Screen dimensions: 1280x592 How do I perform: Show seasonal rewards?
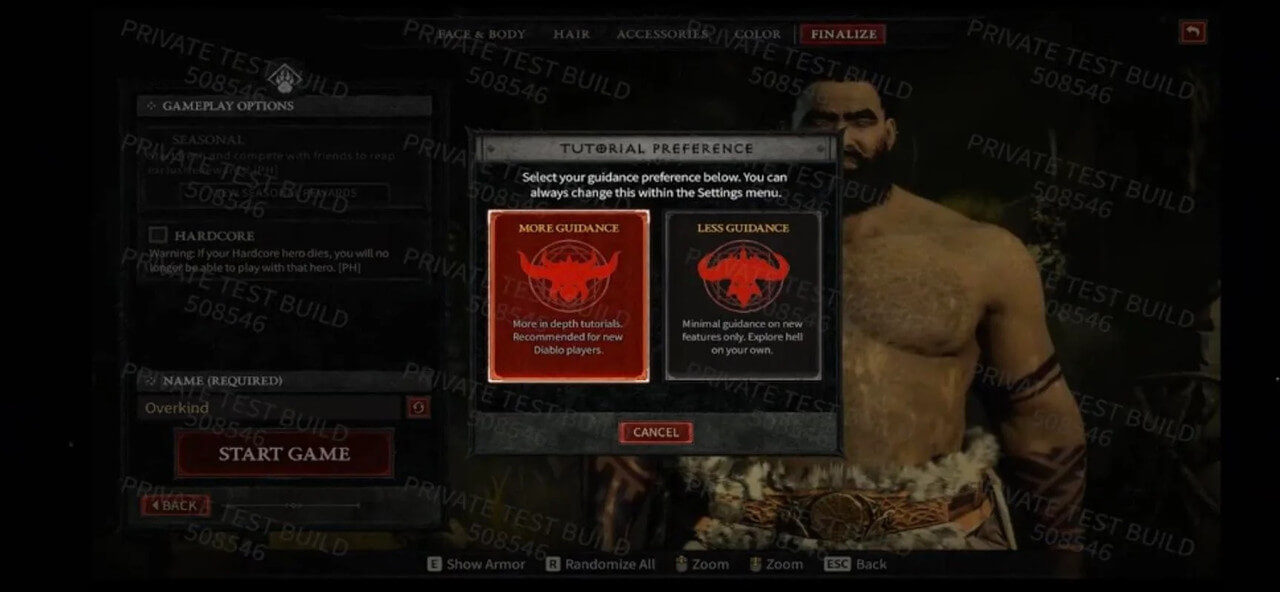[x=285, y=192]
